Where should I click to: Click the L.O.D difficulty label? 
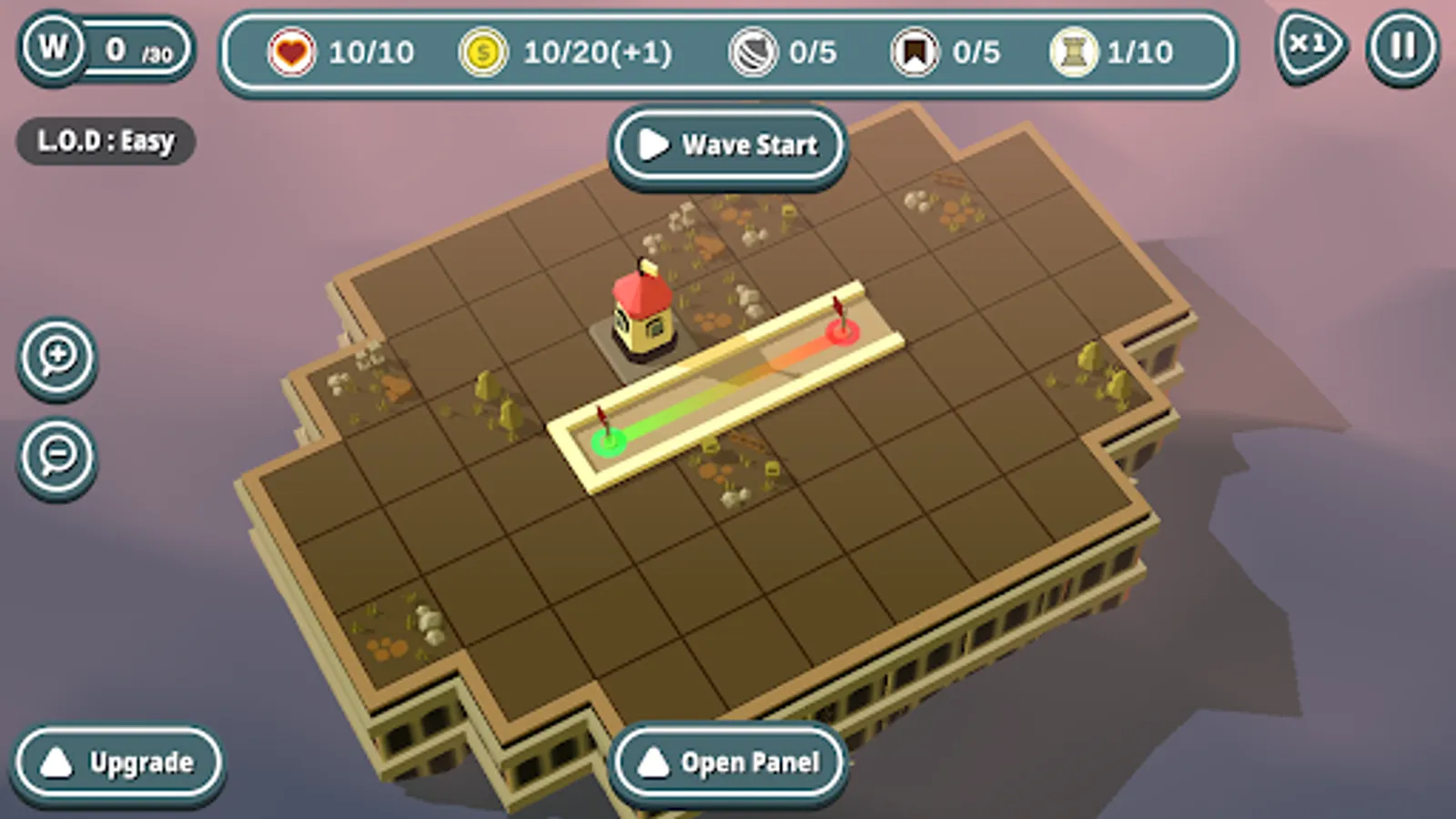(x=105, y=141)
